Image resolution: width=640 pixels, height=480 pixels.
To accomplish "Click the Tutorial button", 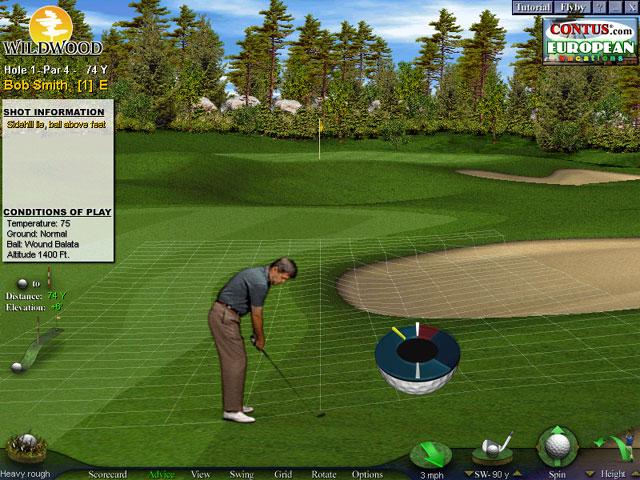I will click(534, 7).
